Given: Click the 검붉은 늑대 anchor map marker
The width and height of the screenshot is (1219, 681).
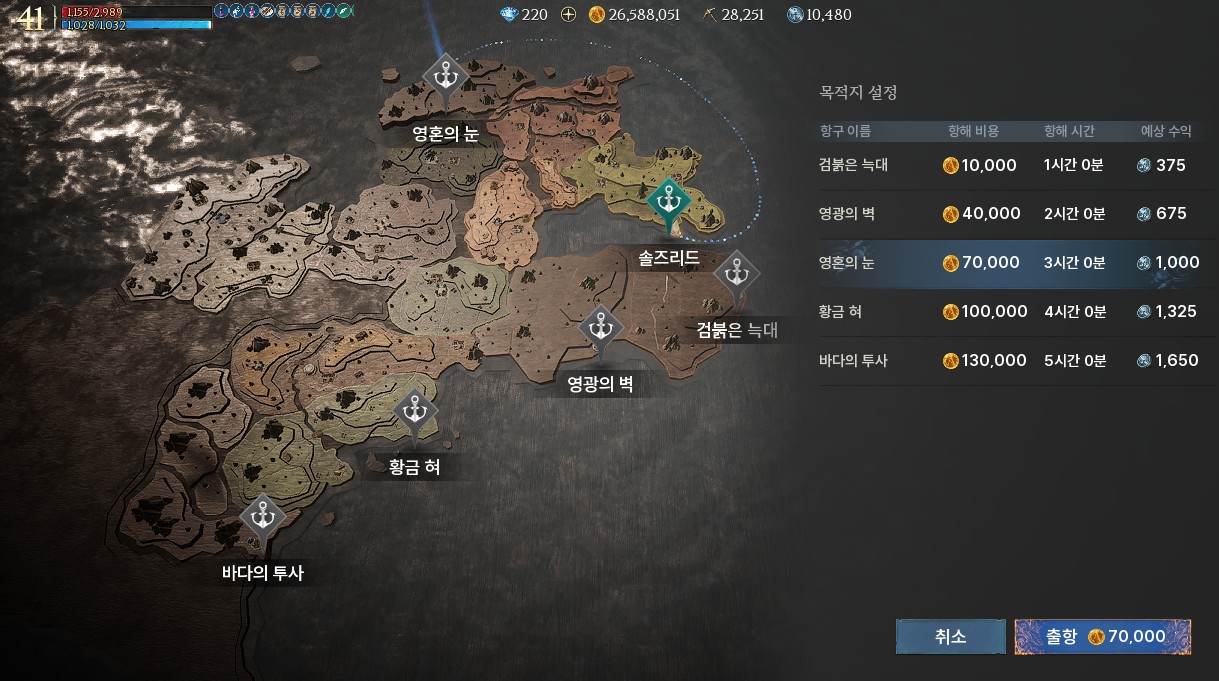Looking at the screenshot, I should 737,272.
